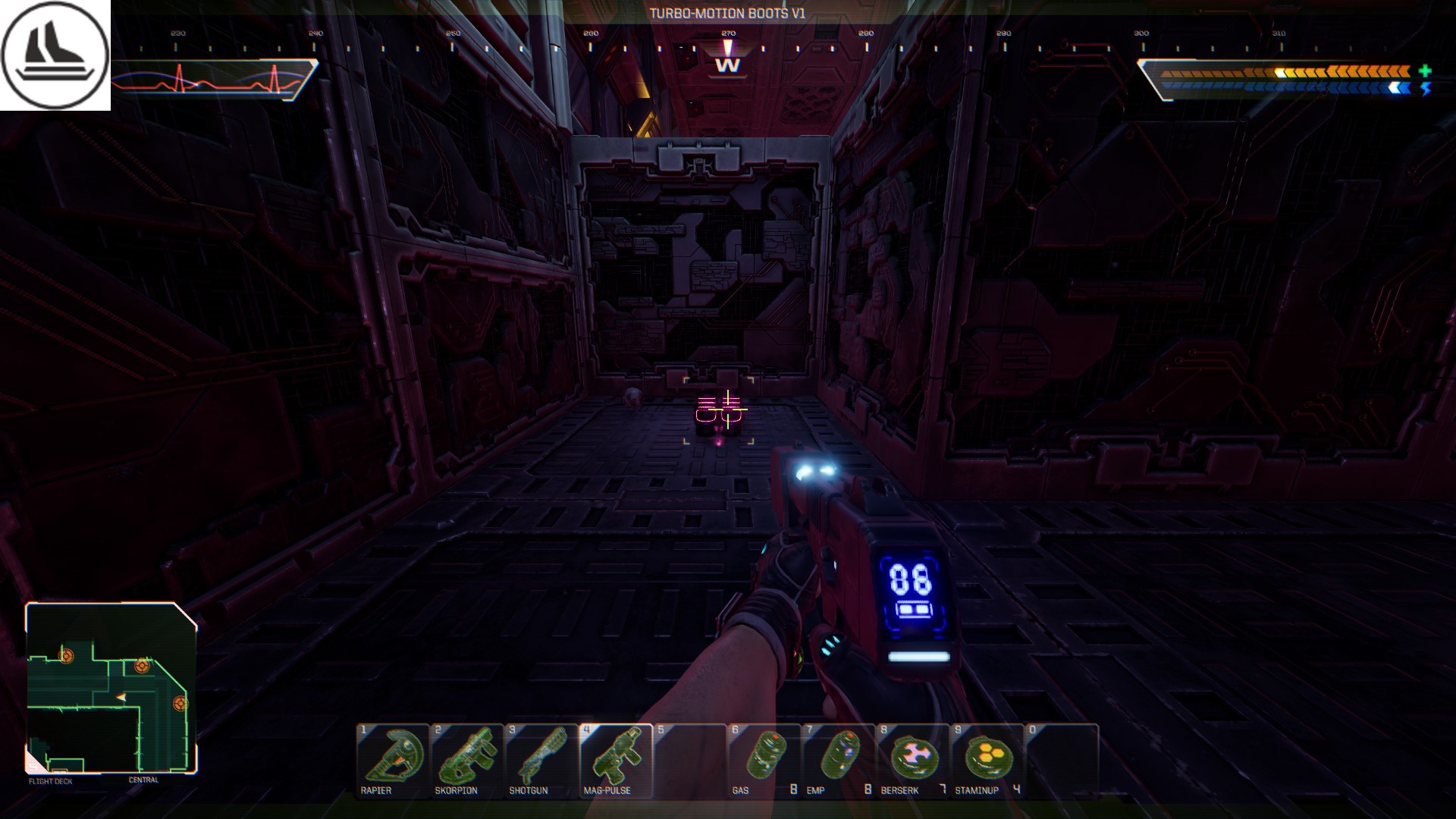Use the Berserk patch slot
This screenshot has height=819, width=1456.
pos(912,760)
